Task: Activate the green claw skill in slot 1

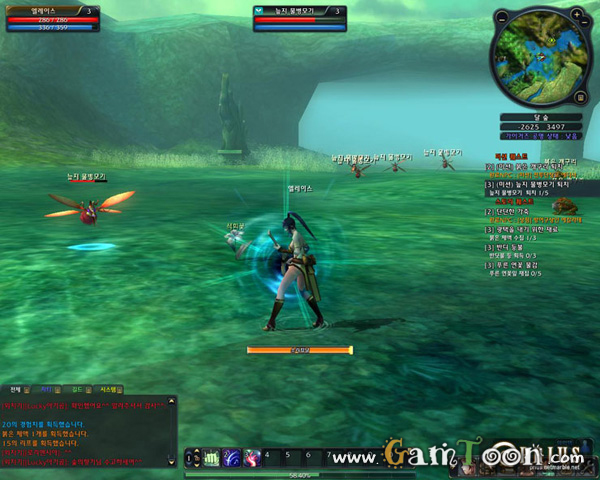Action: 211,457
